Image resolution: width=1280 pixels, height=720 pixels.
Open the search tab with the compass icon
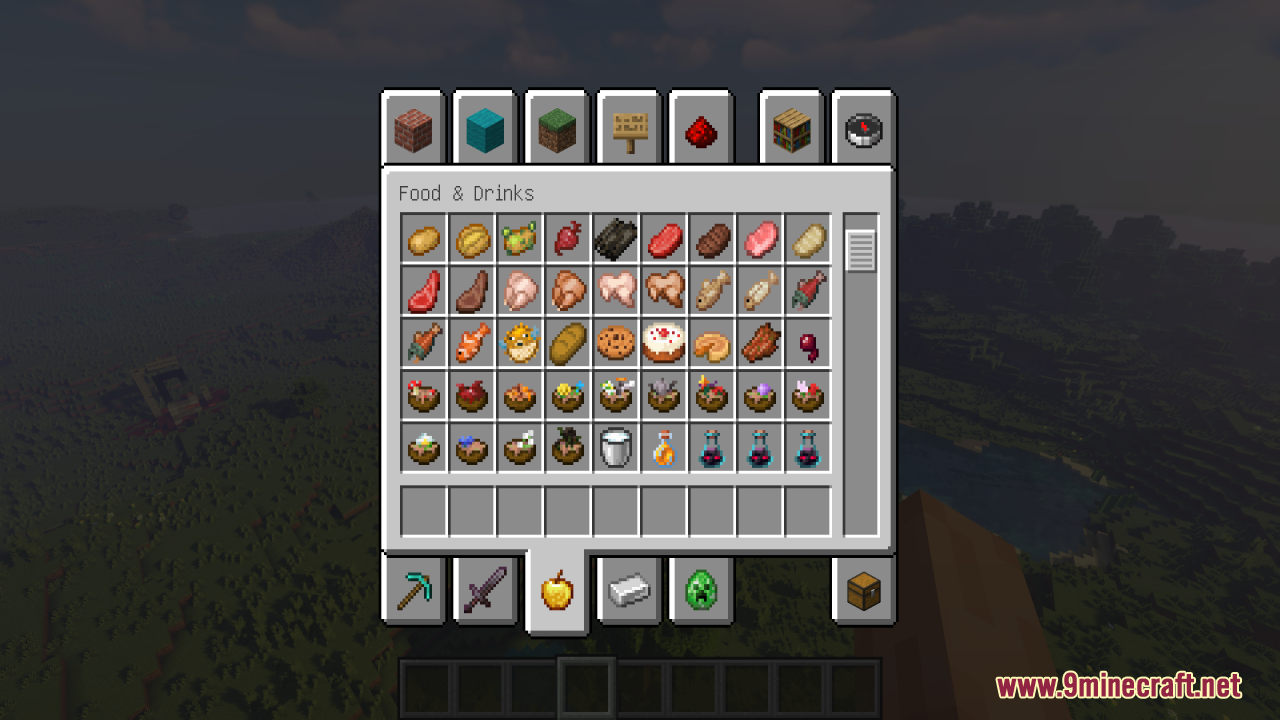click(862, 128)
